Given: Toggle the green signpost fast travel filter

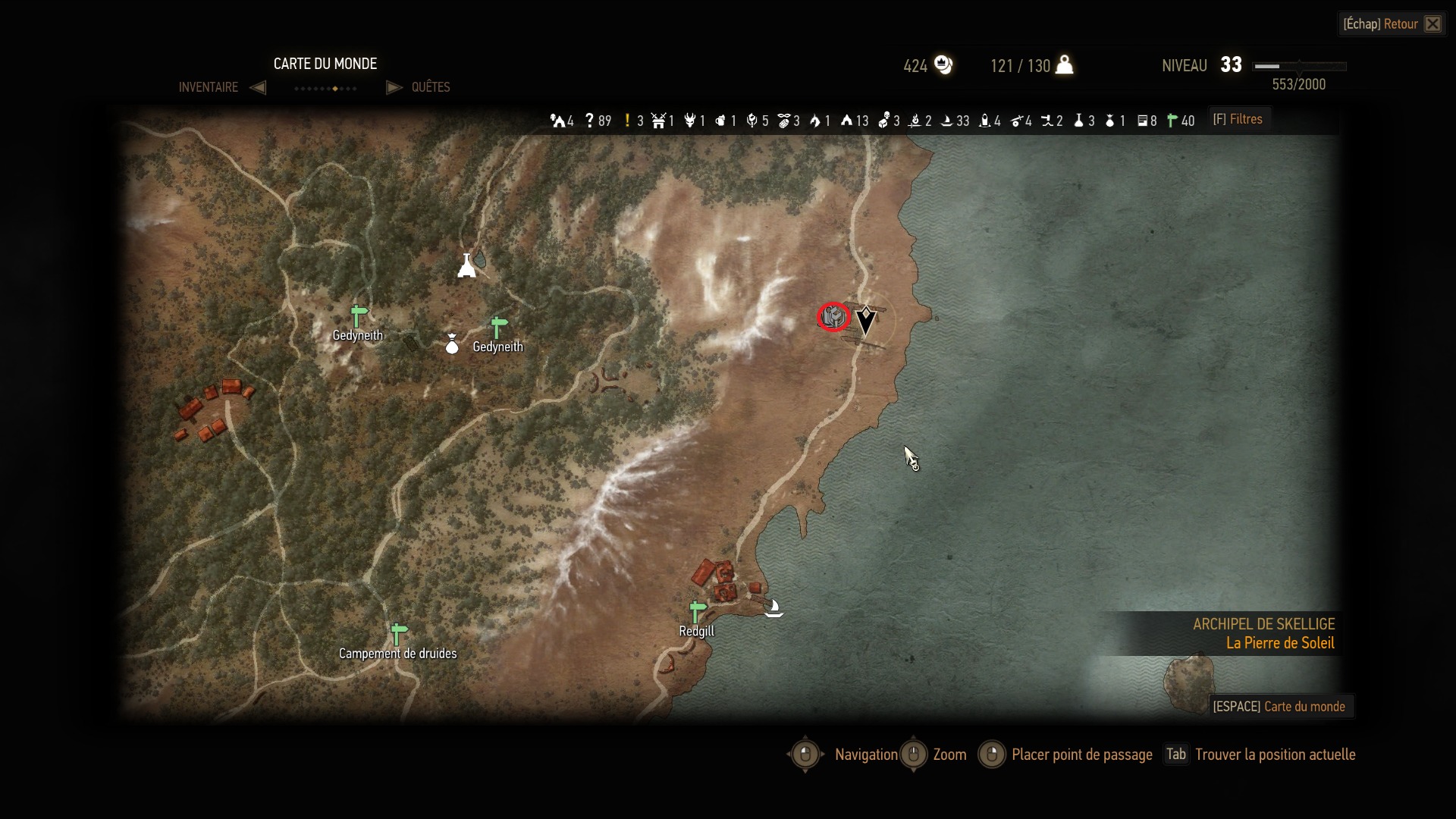Looking at the screenshot, I should click(1172, 121).
